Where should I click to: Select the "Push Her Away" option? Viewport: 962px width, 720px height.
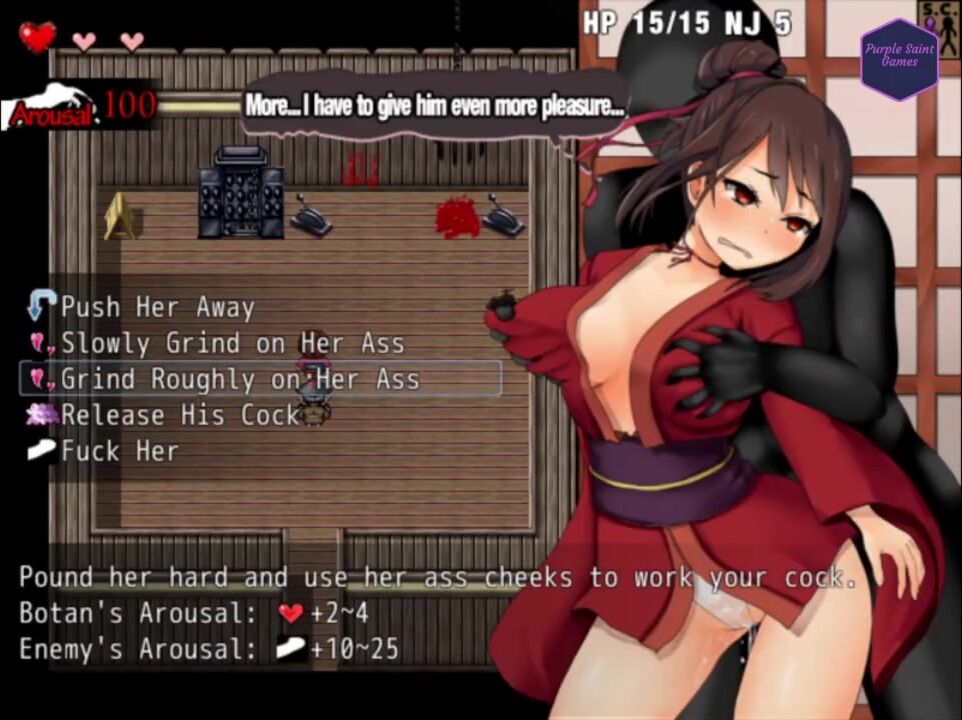pos(157,307)
